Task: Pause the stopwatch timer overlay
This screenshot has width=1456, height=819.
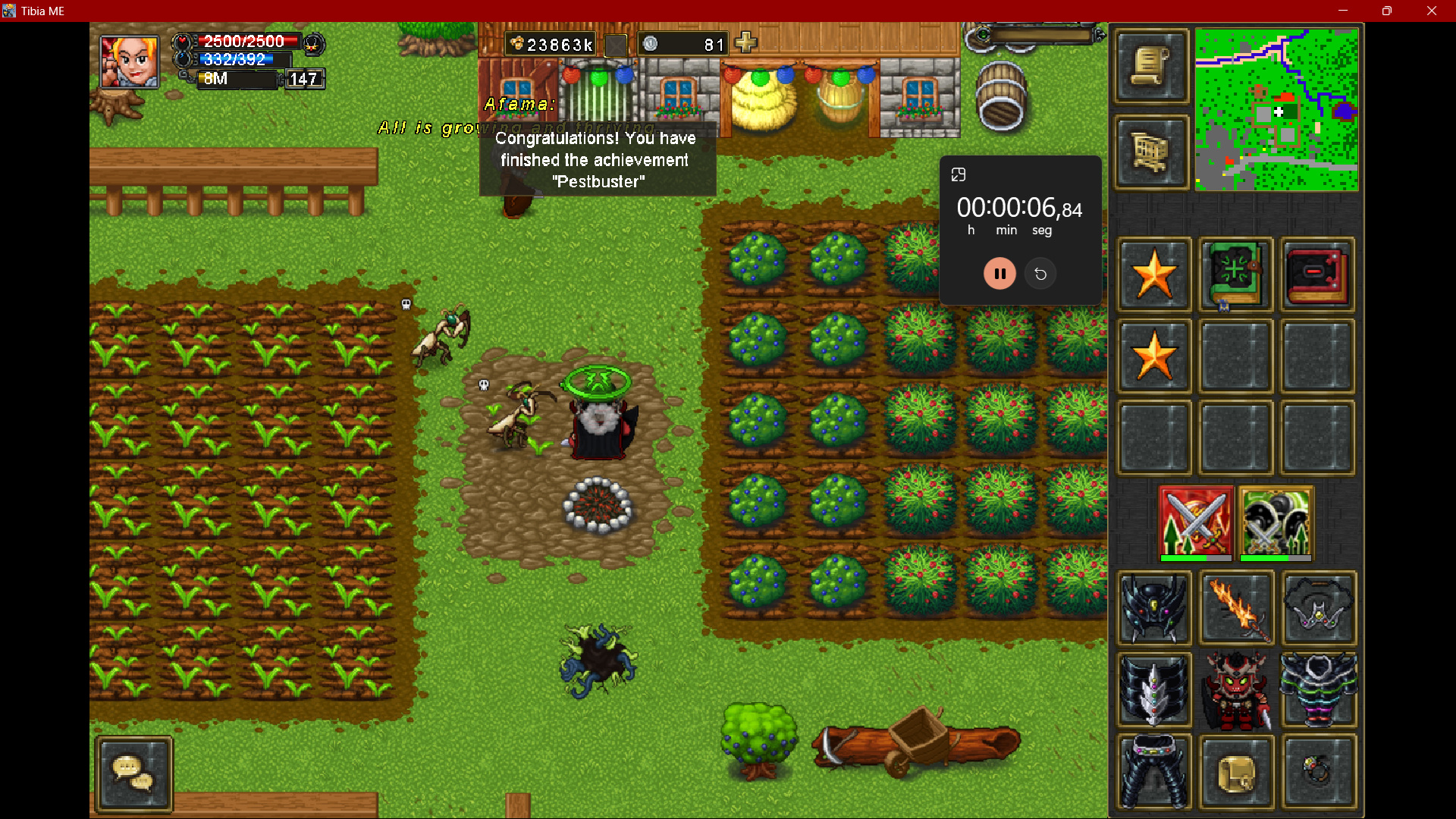Action: click(999, 274)
